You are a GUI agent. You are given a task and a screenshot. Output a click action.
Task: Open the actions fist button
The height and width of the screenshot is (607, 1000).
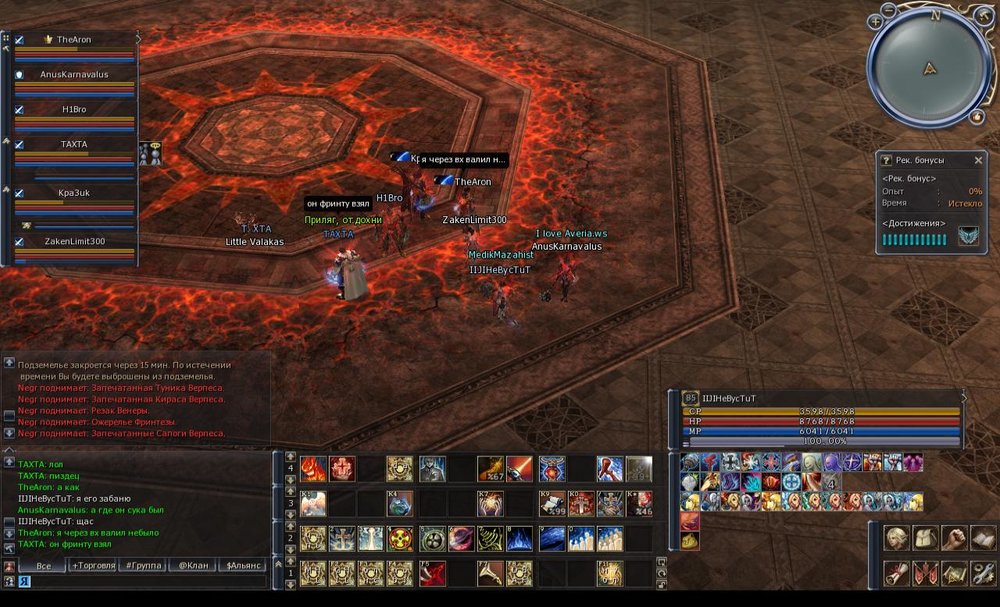(955, 538)
